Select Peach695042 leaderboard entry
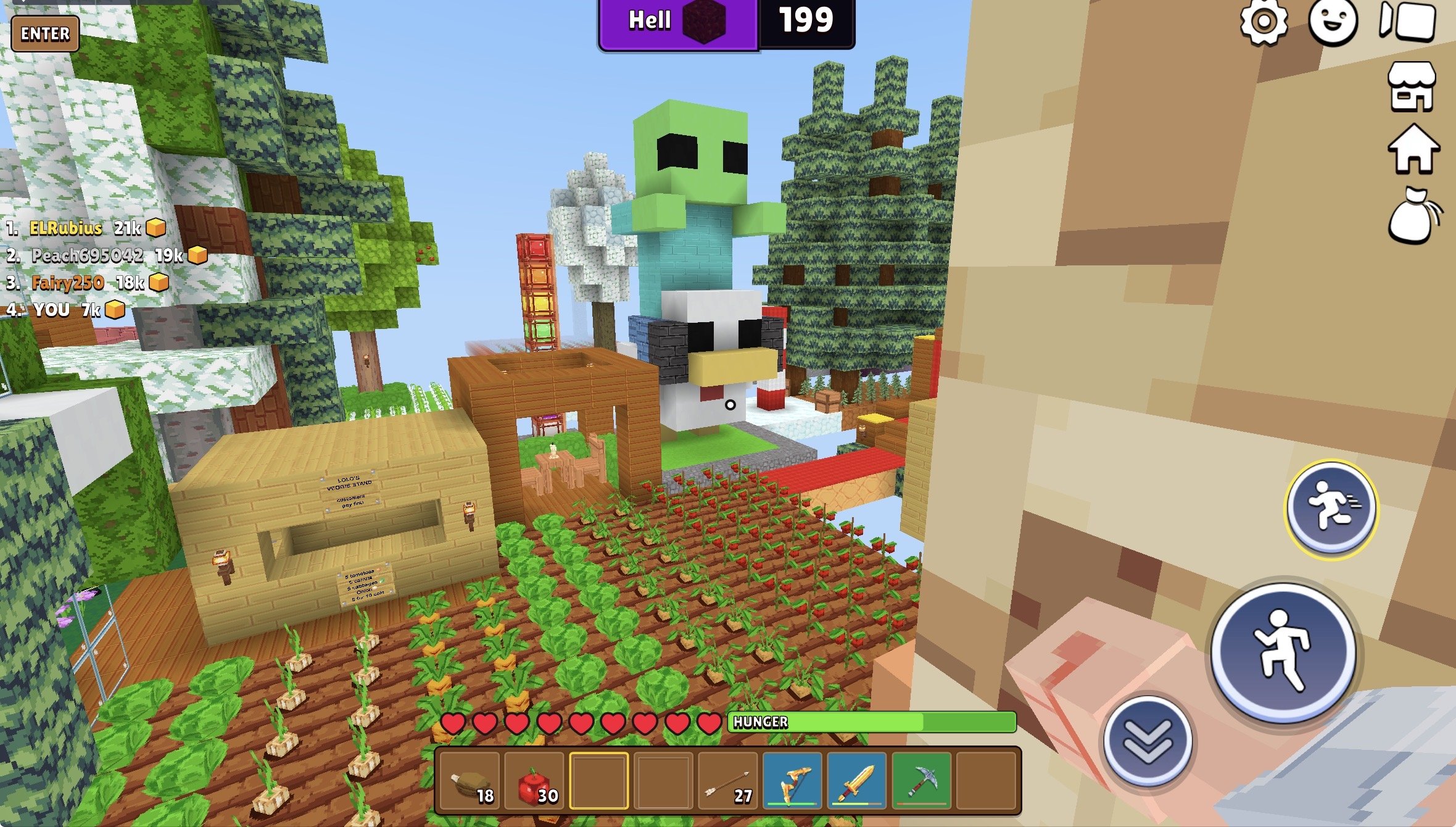Screen dimensions: 1456x827 coord(88,256)
